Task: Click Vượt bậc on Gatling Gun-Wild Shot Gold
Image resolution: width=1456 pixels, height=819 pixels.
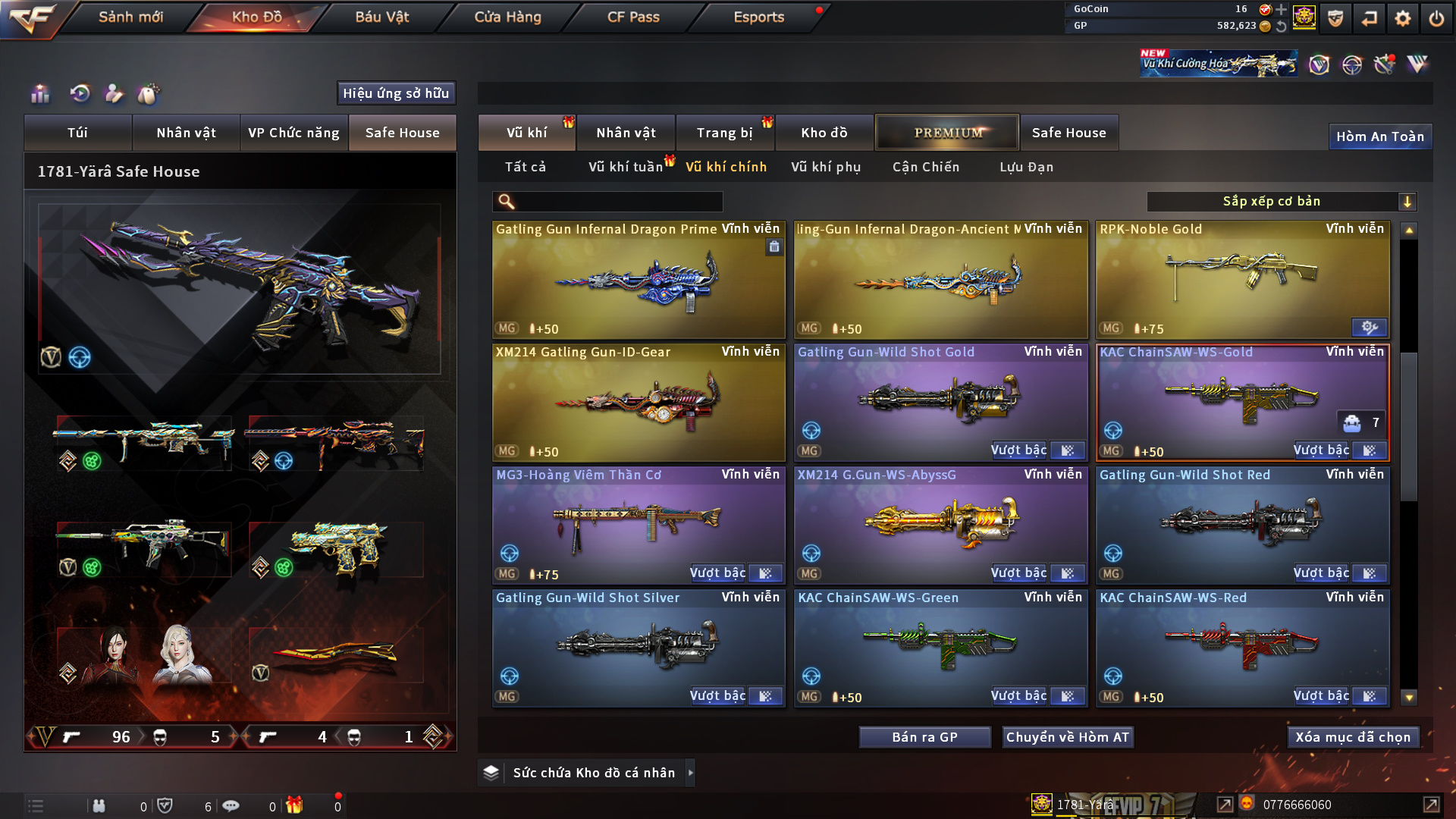Action: coord(1018,450)
